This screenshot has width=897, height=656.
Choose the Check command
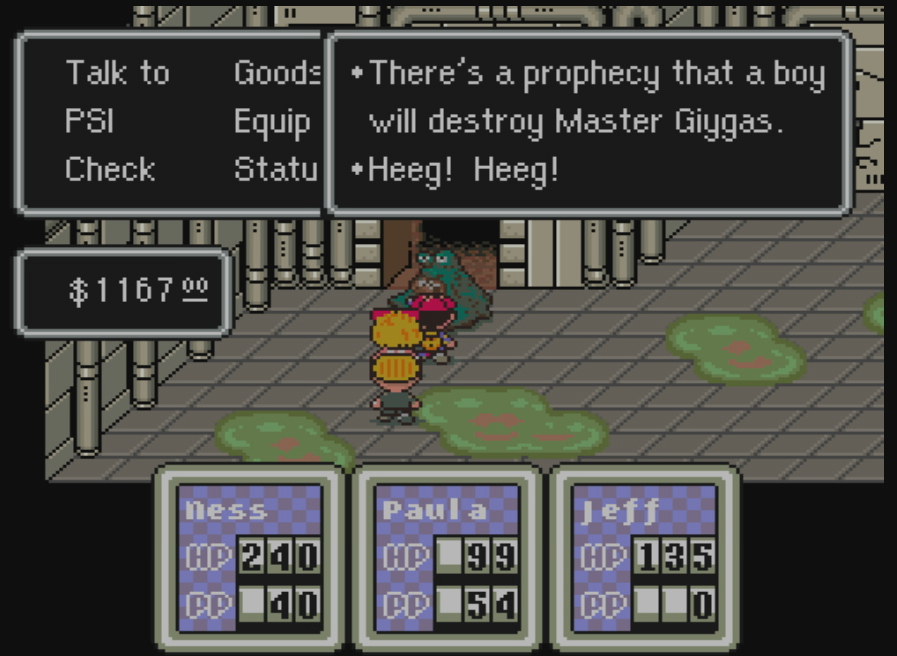click(110, 169)
